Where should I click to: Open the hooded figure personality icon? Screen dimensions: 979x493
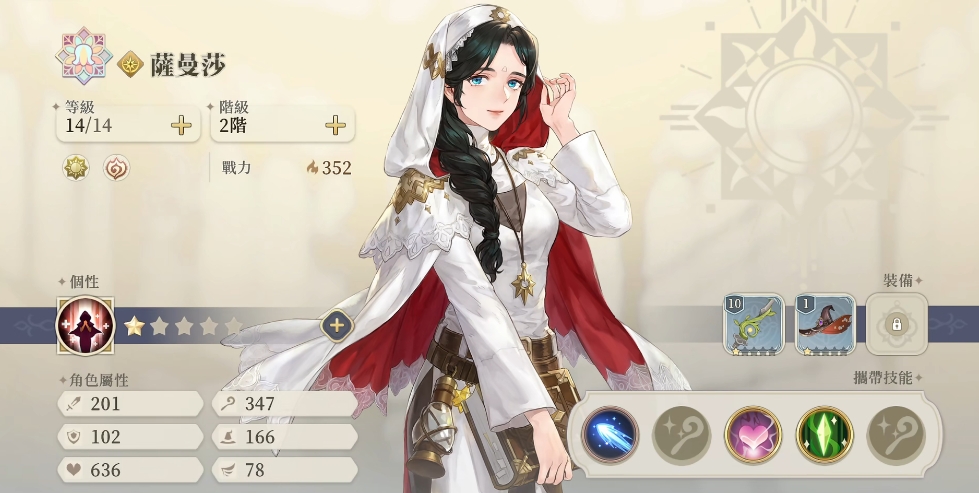(x=85, y=326)
